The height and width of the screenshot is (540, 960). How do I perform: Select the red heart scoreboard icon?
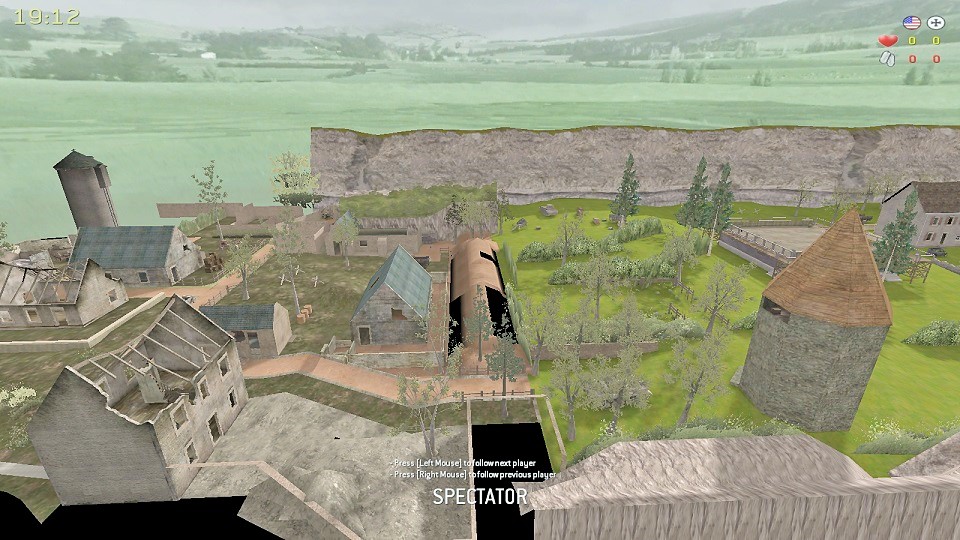point(887,41)
